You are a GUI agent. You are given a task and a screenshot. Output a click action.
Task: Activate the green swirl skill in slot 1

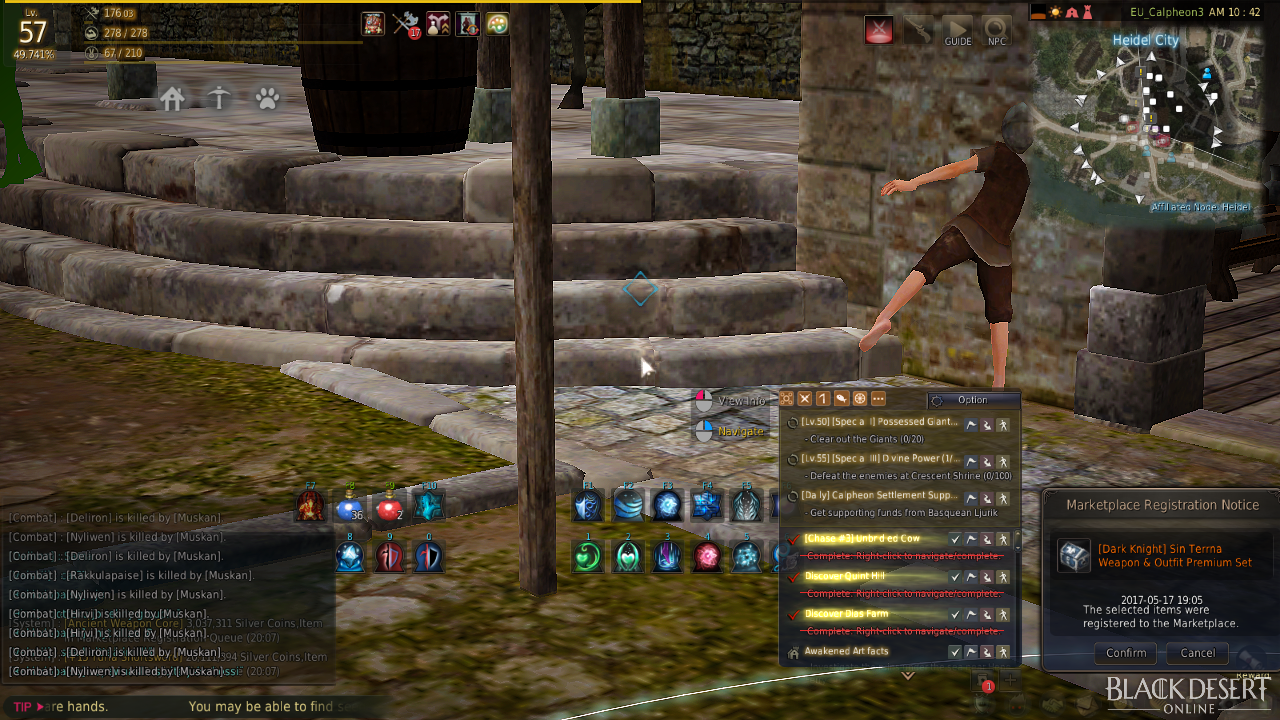588,556
